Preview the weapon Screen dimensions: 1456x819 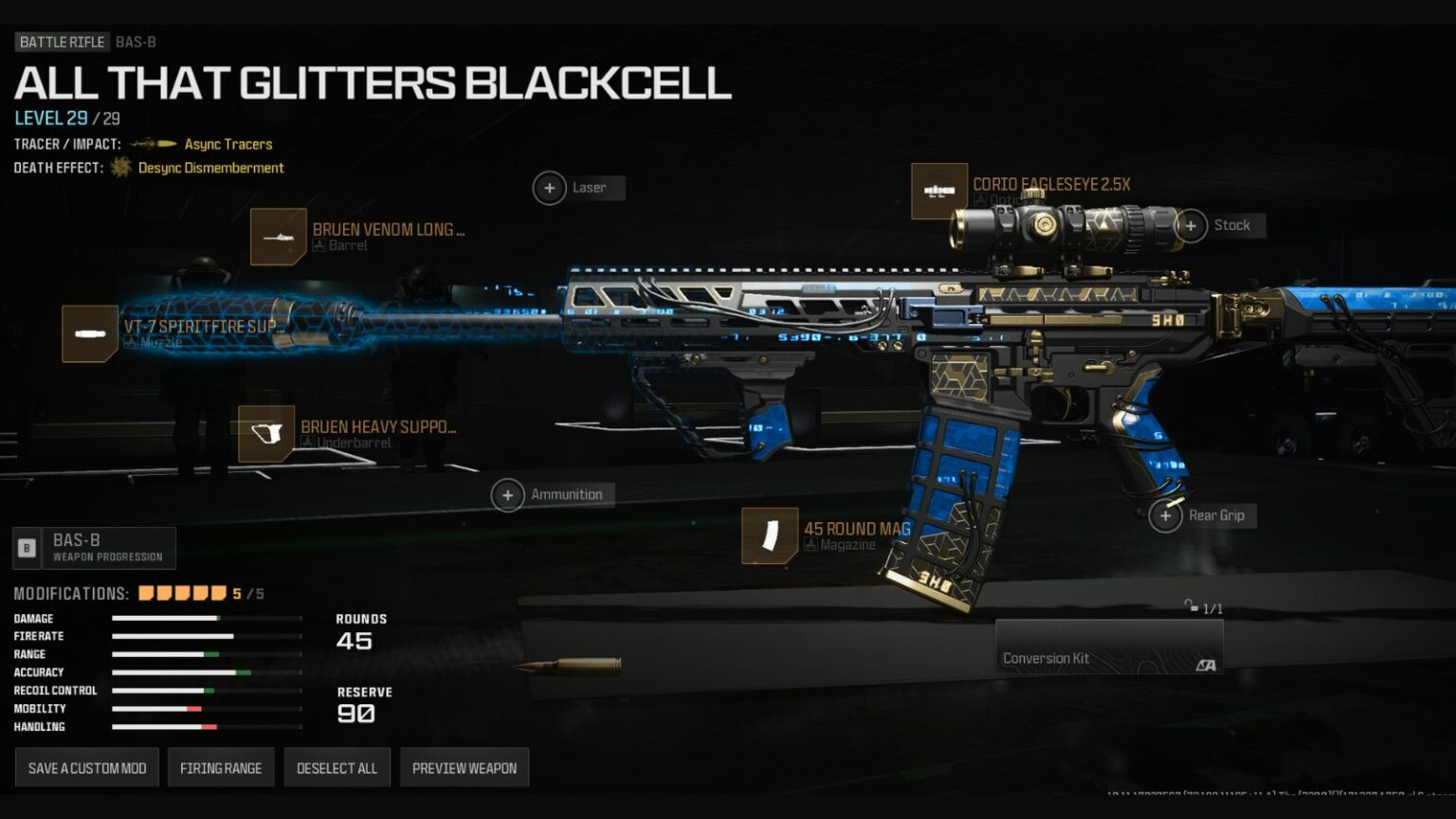point(464,767)
